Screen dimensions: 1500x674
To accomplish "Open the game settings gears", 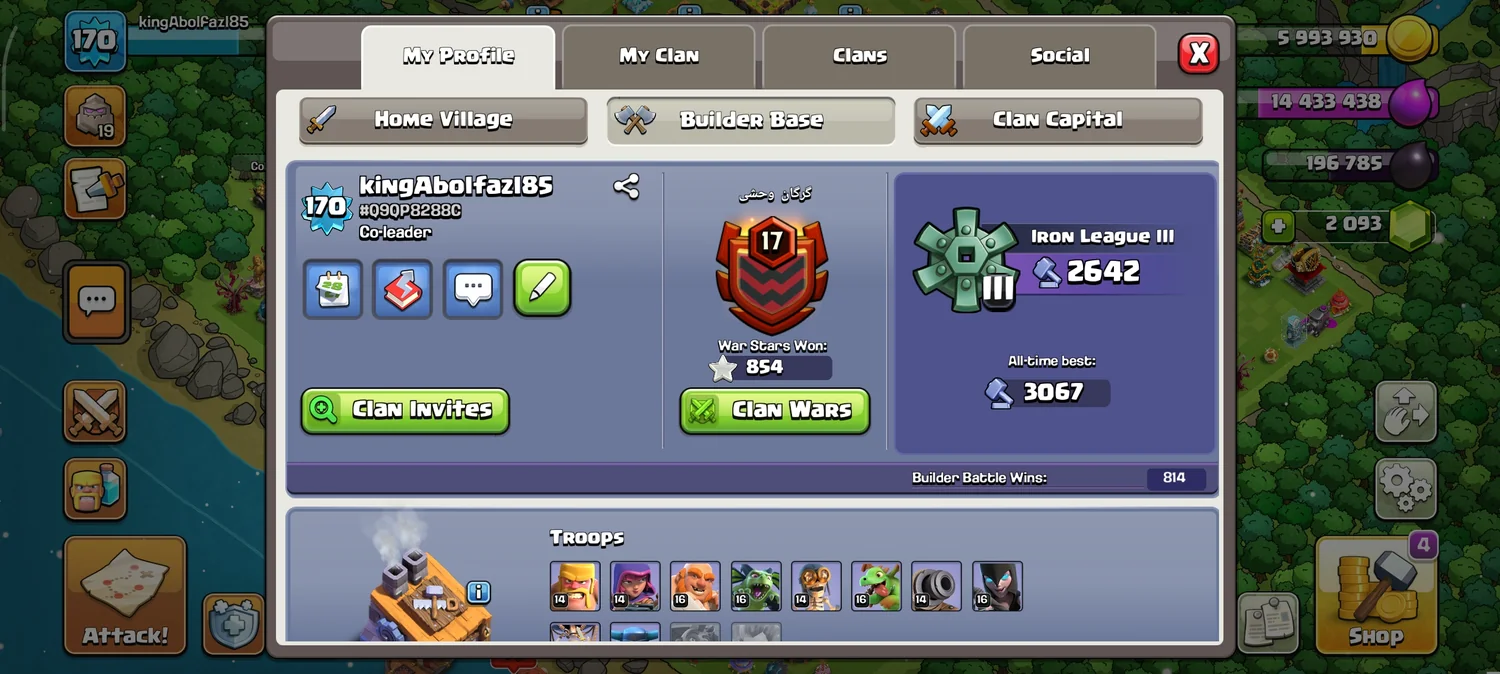I will coord(1406,488).
